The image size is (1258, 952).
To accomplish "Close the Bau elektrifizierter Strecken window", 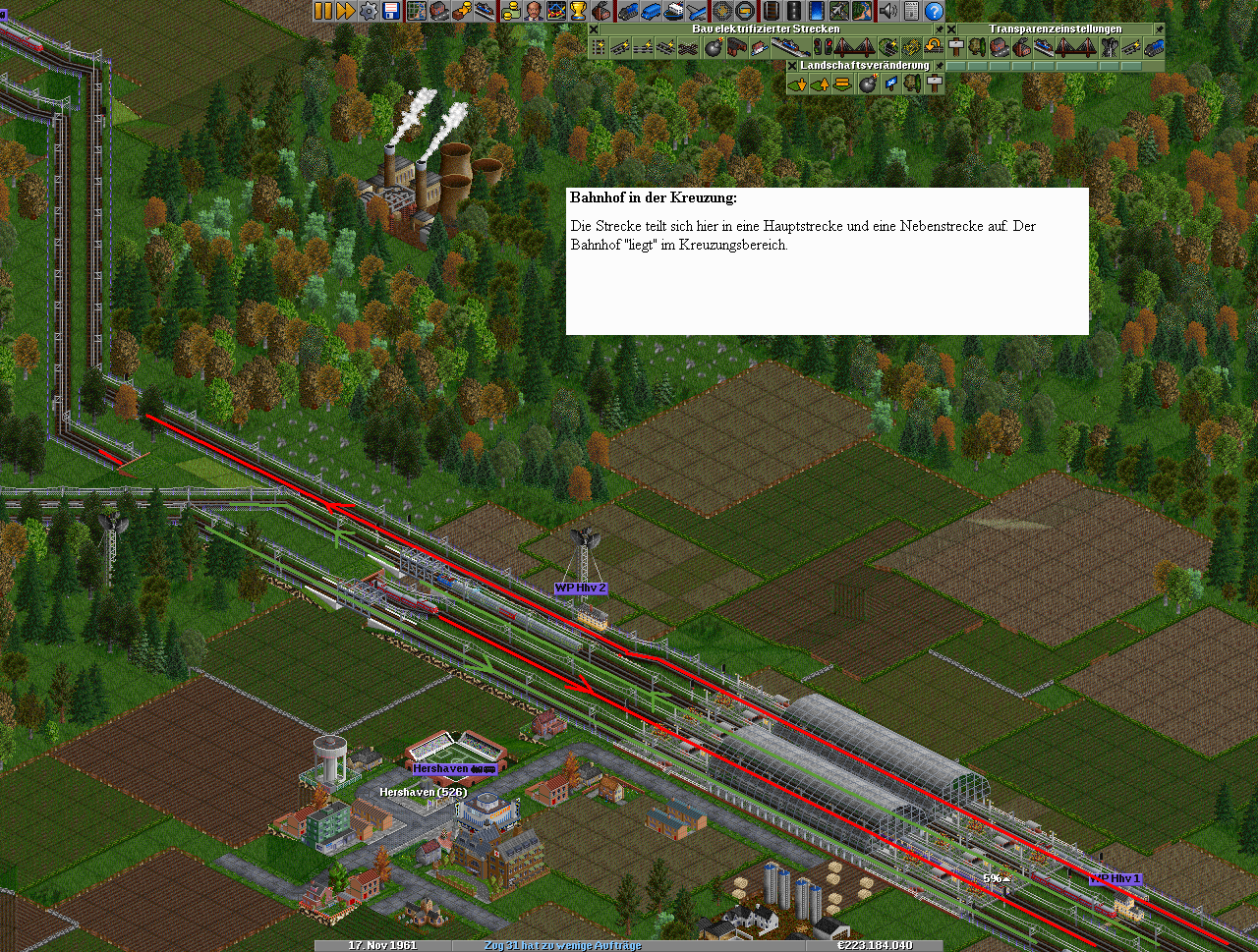I will [x=594, y=29].
